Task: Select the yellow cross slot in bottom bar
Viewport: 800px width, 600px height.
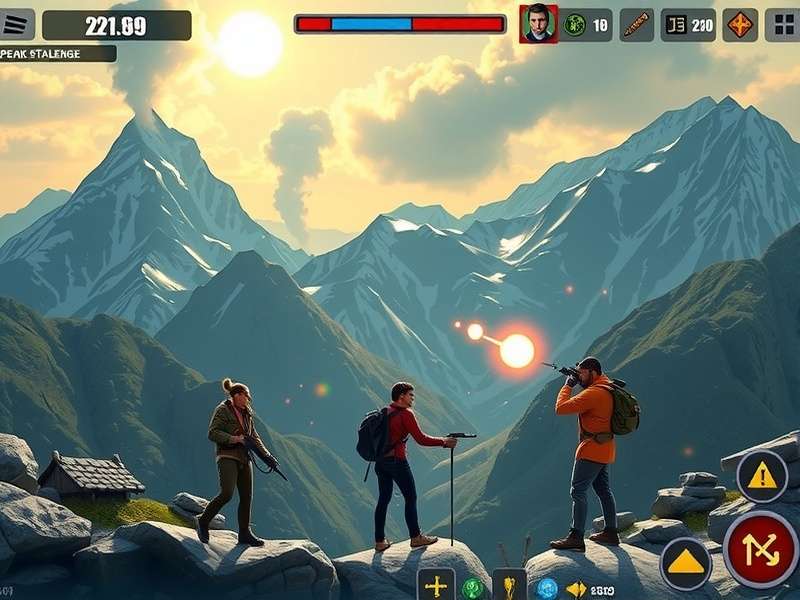Action: 435,586
